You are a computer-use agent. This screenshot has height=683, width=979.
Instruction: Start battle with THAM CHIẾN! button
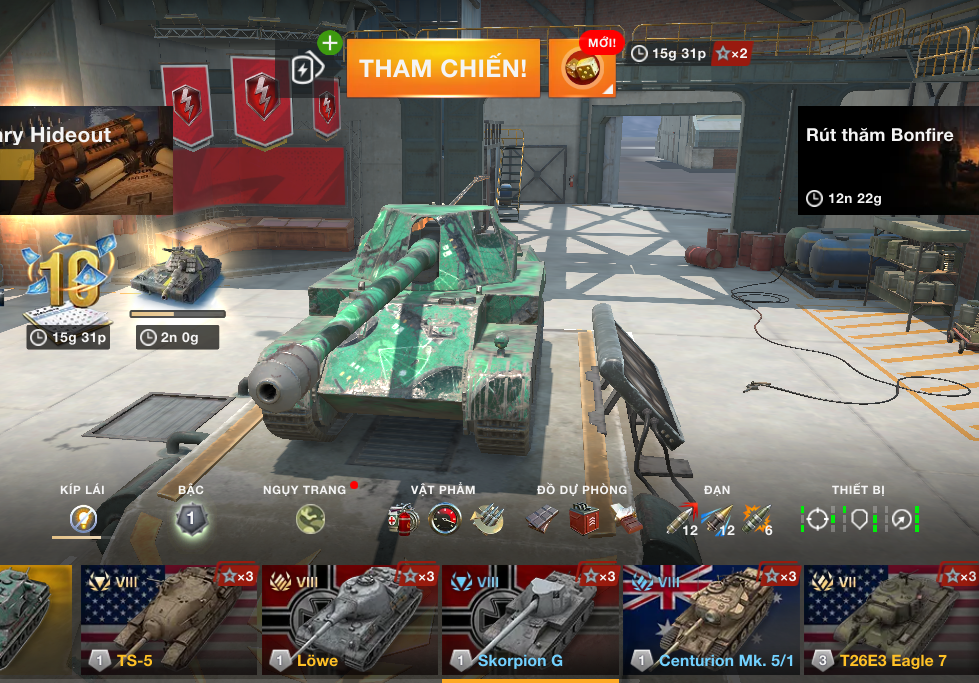click(443, 68)
